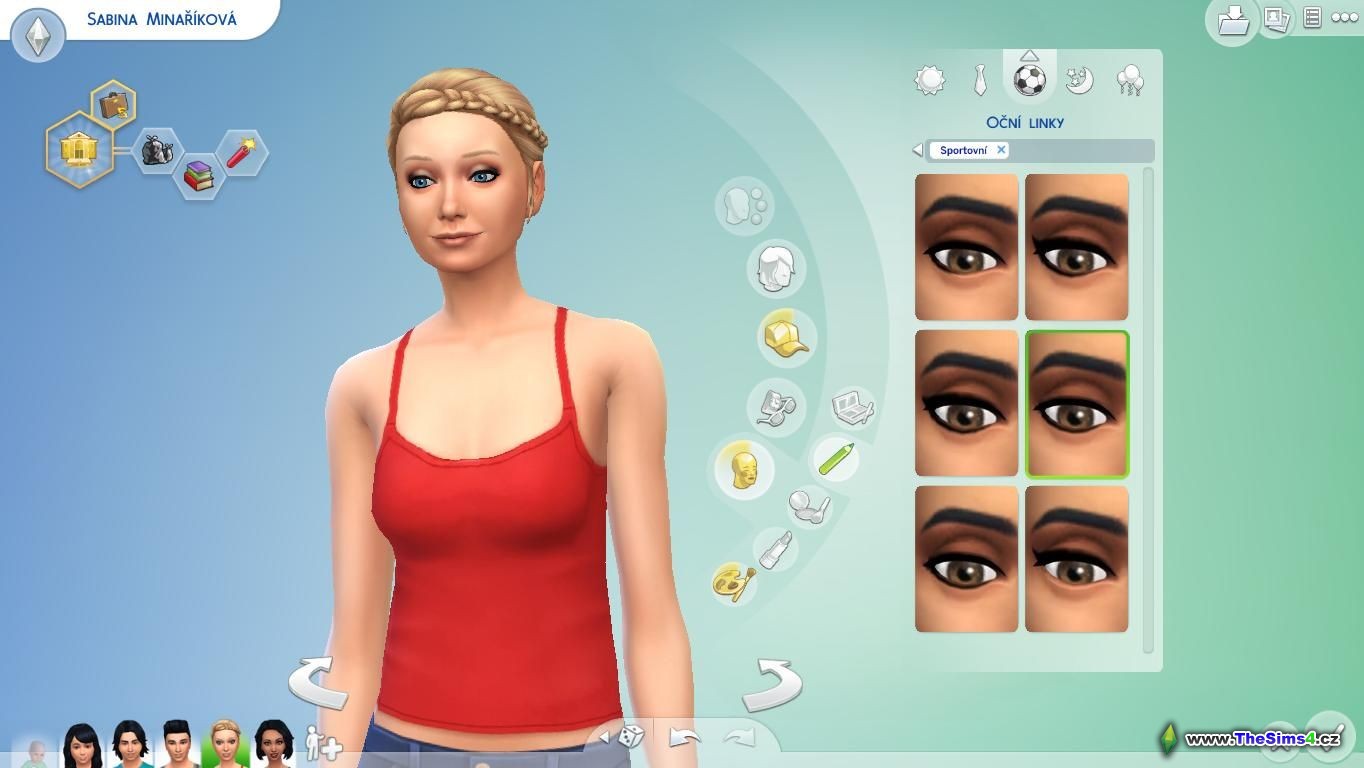This screenshot has width=1364, height=768.
Task: Open the sleepwear moon outfit tab
Action: [x=1079, y=81]
